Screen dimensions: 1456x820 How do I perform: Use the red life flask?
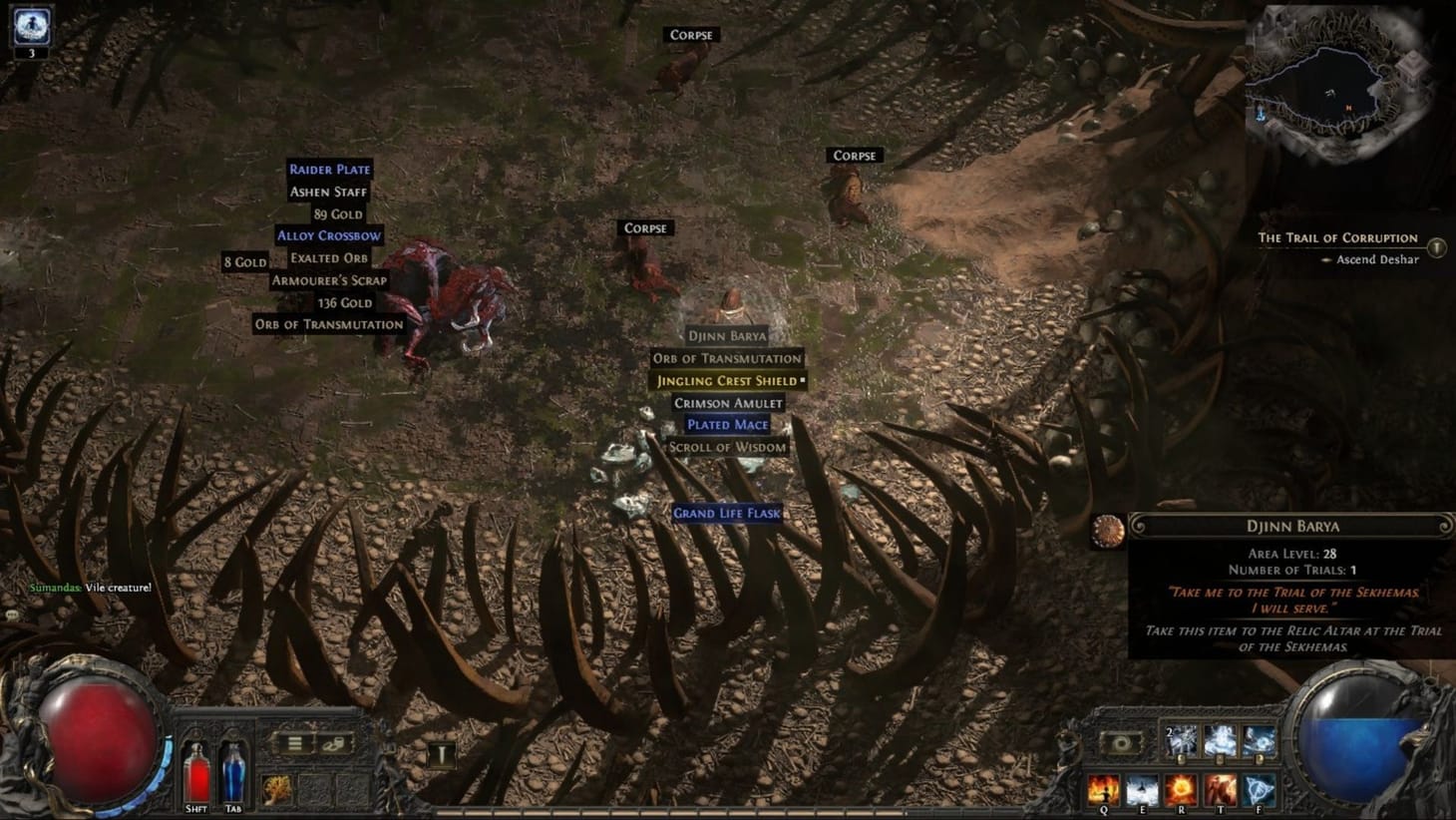click(195, 773)
